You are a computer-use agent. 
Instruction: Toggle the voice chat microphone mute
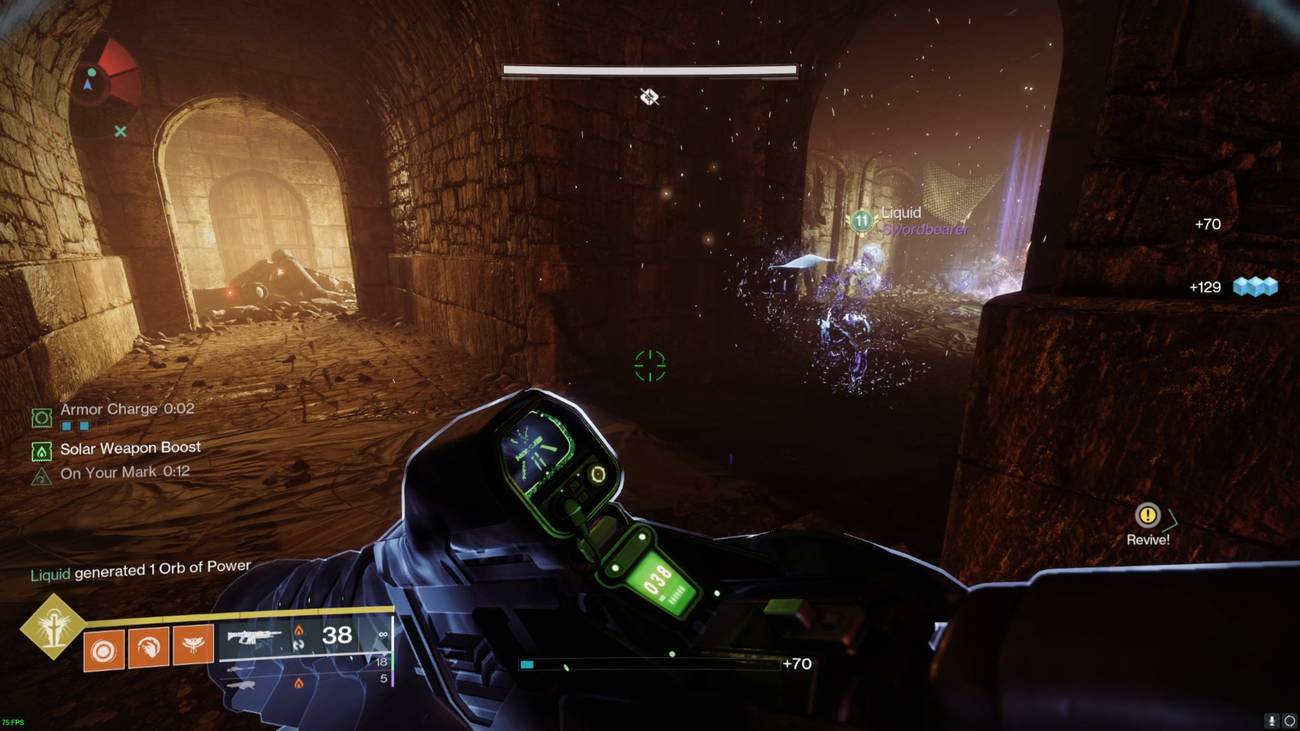point(1272,720)
